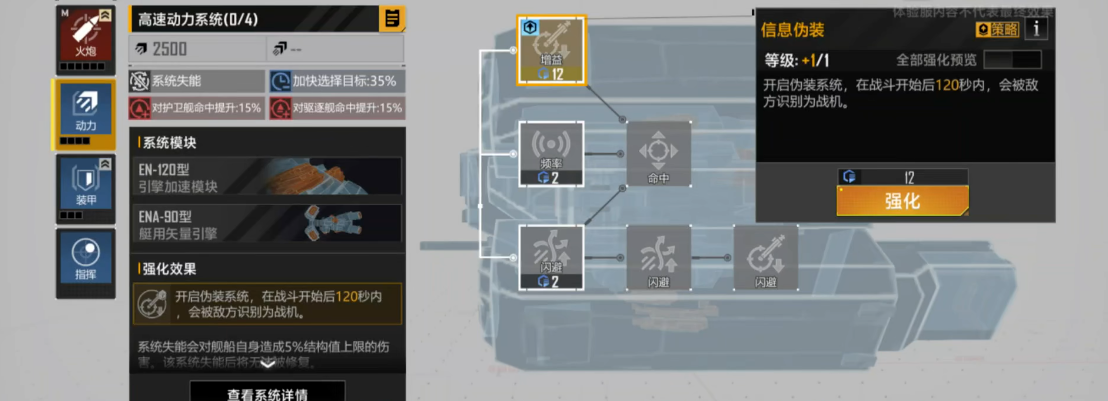Select the 动力 propulsion tab

tap(84, 113)
